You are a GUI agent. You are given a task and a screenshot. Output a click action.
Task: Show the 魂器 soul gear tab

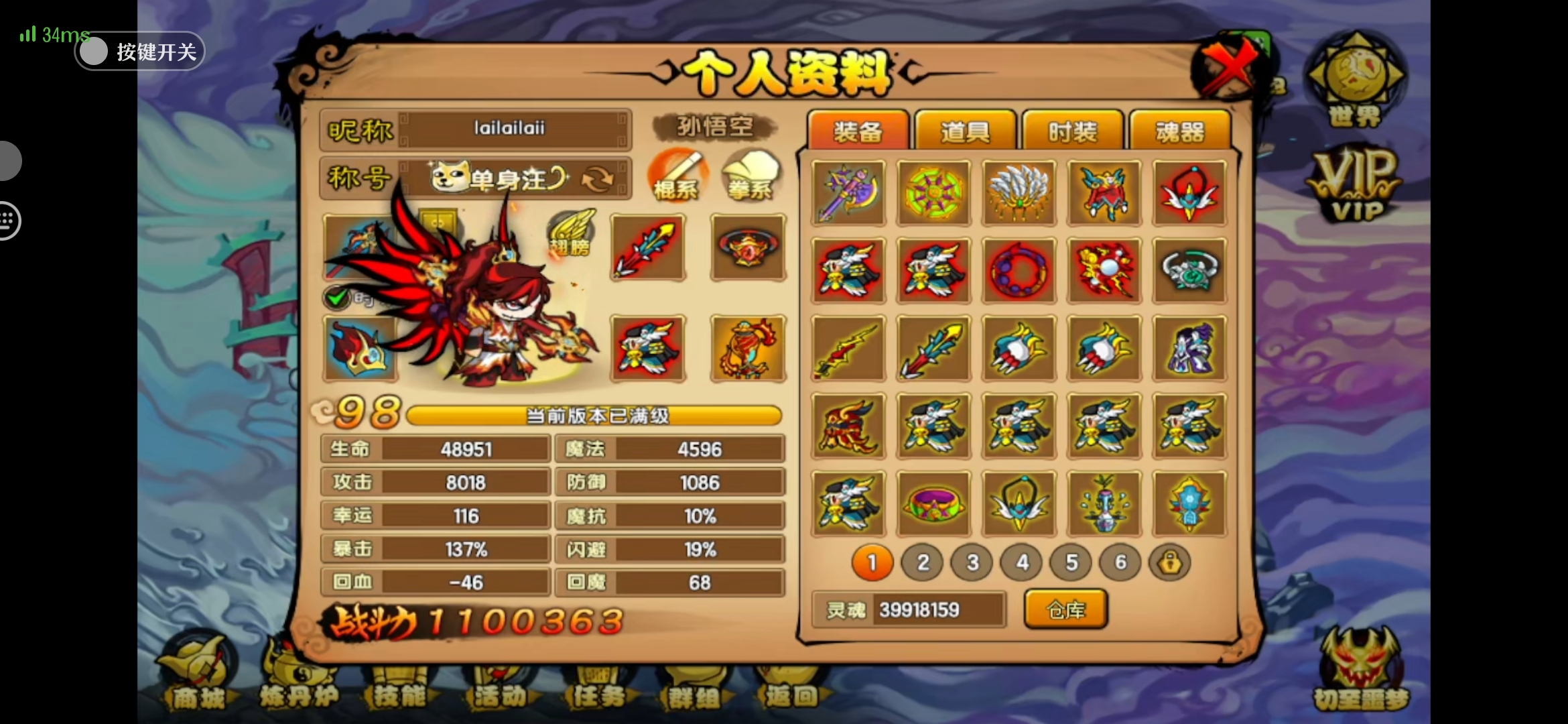tap(1179, 131)
